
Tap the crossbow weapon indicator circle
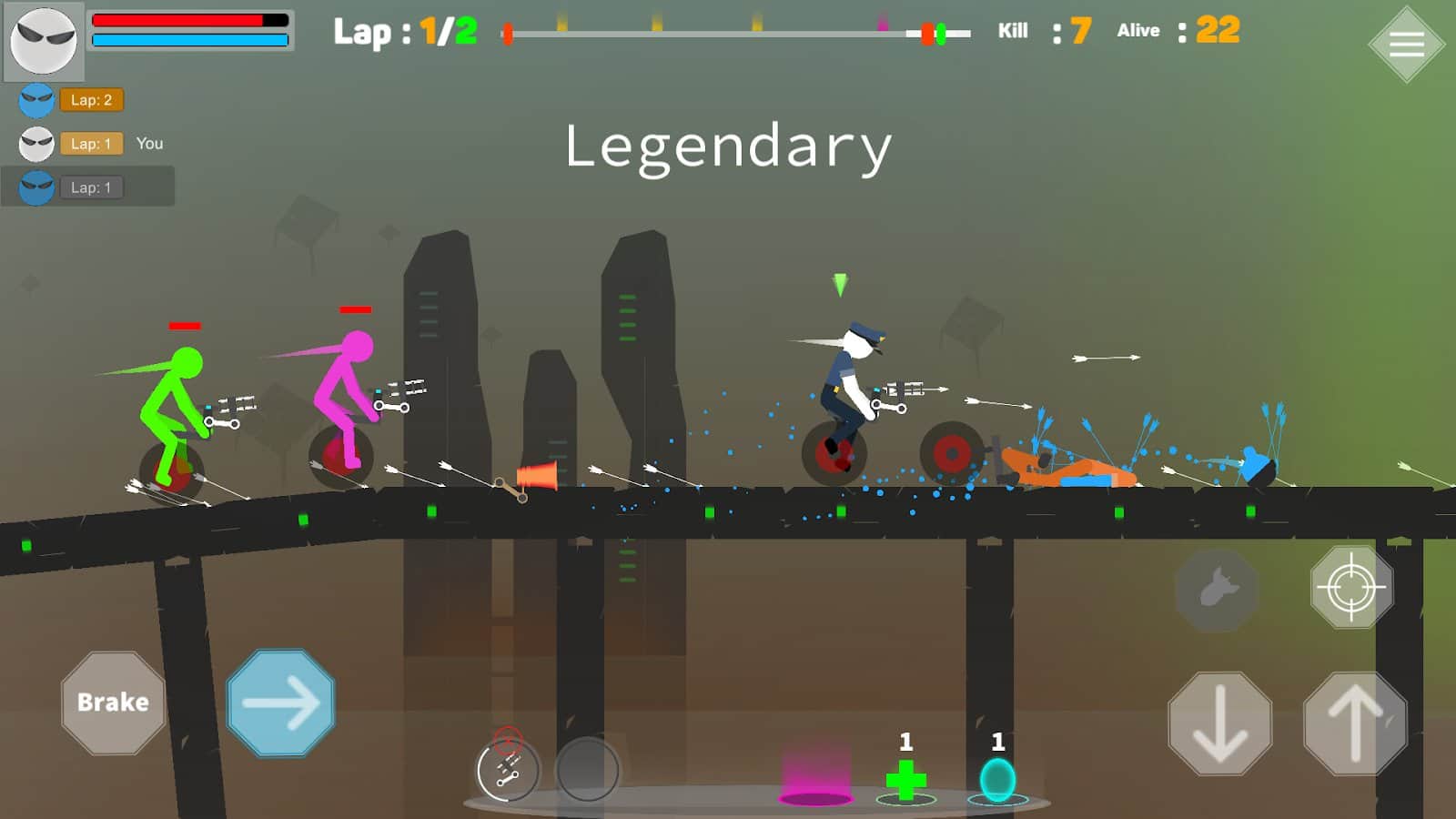coord(507,771)
